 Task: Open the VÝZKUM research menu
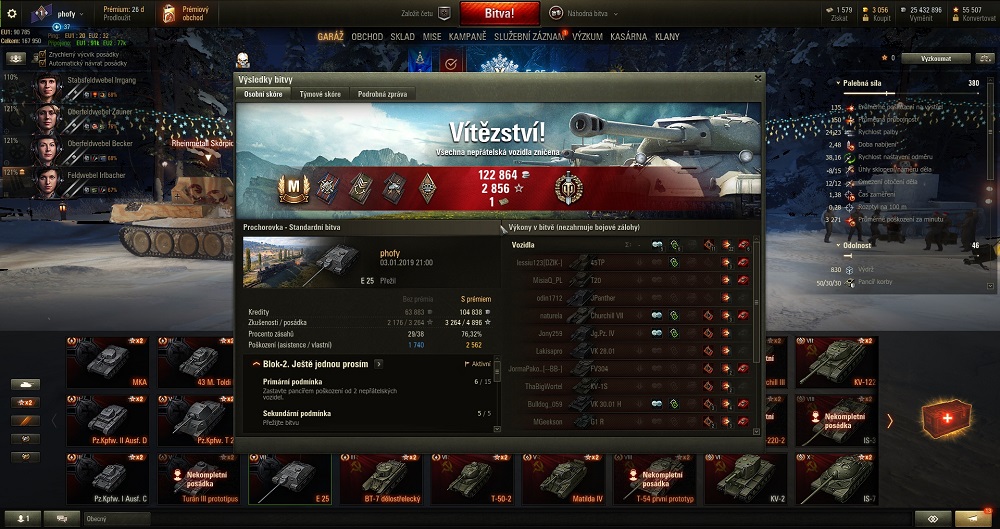587,37
